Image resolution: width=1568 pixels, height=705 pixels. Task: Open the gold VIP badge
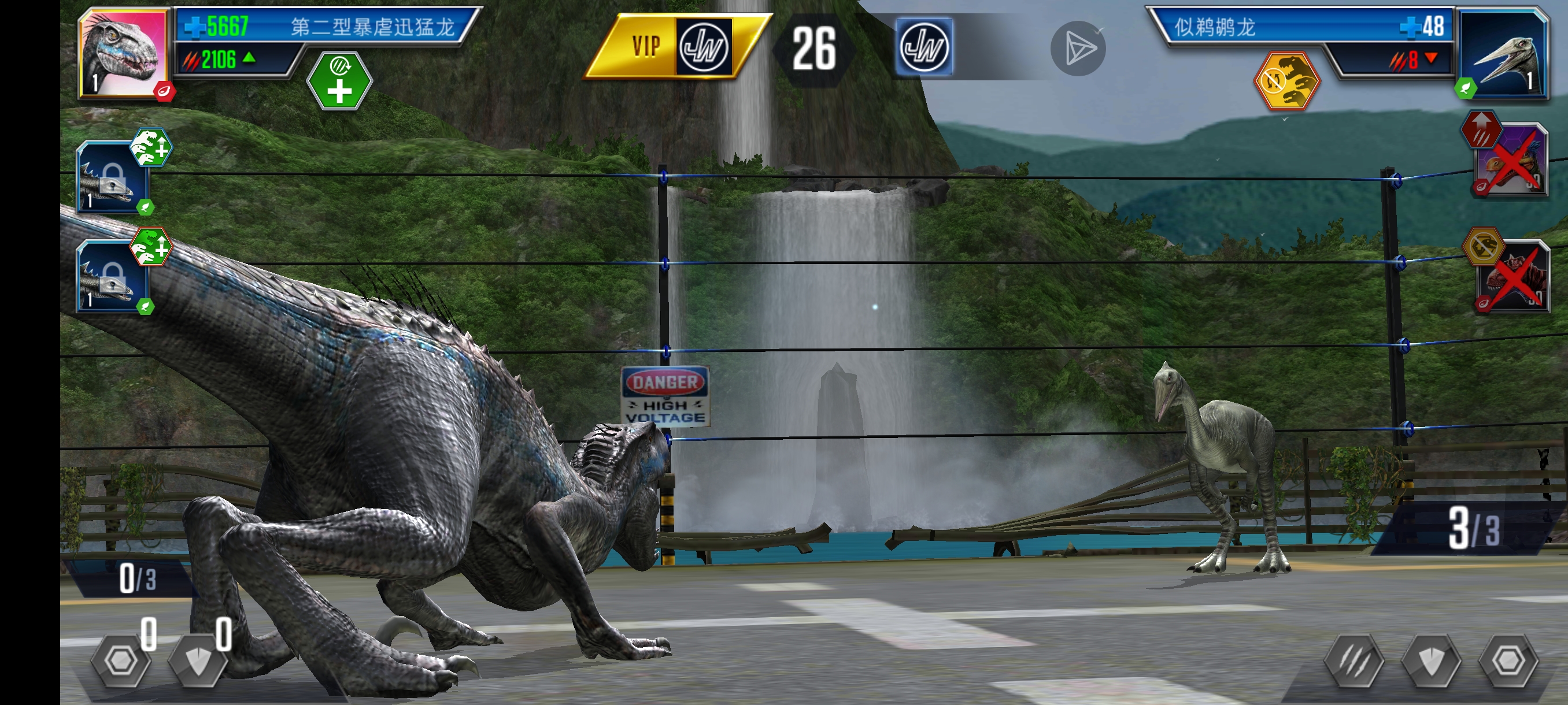(674, 46)
